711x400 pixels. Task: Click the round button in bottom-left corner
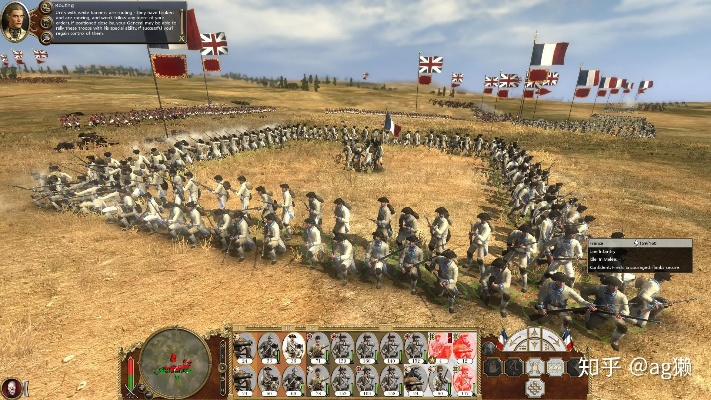[x=12, y=387]
